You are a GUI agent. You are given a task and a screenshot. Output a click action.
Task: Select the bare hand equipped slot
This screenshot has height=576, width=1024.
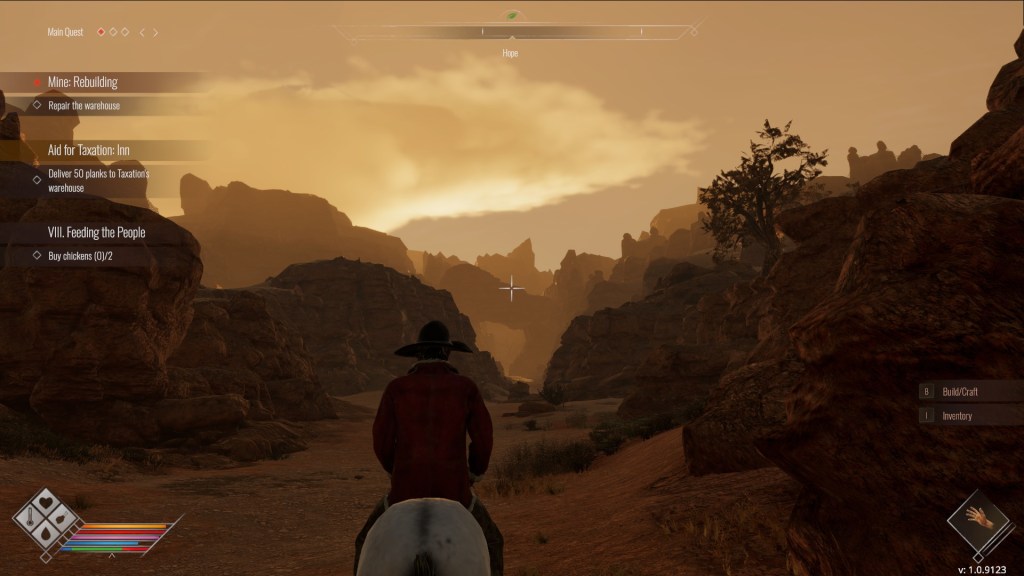tap(979, 518)
